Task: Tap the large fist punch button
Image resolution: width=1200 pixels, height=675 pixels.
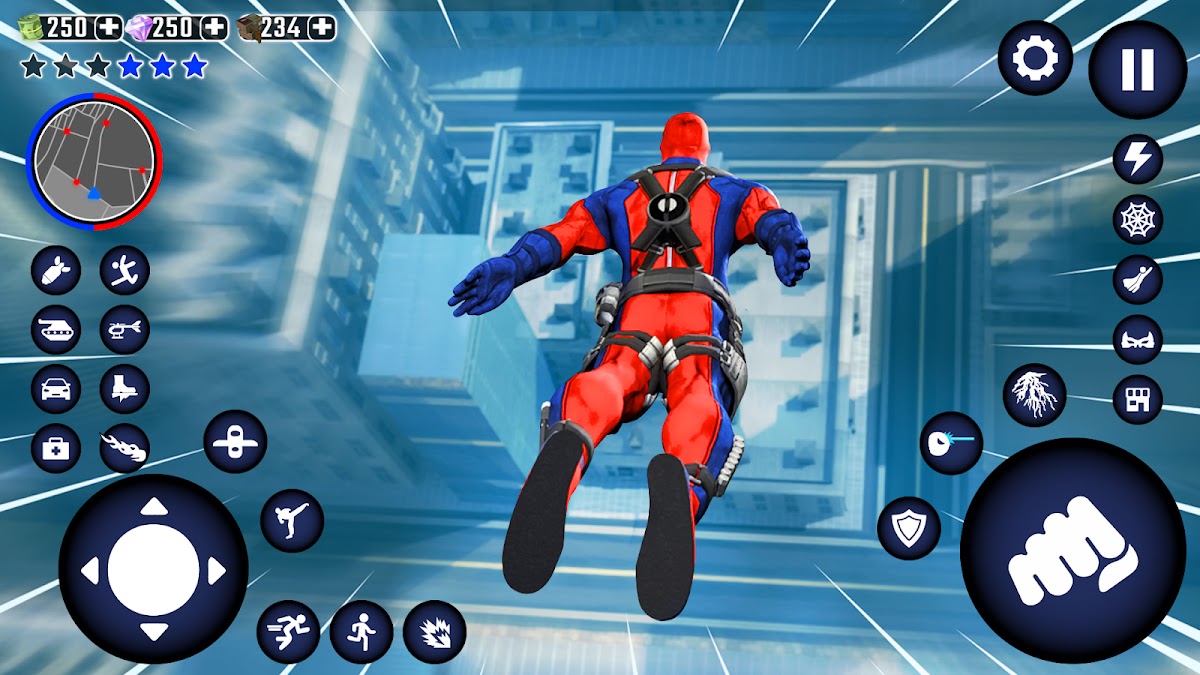Action: 1073,549
